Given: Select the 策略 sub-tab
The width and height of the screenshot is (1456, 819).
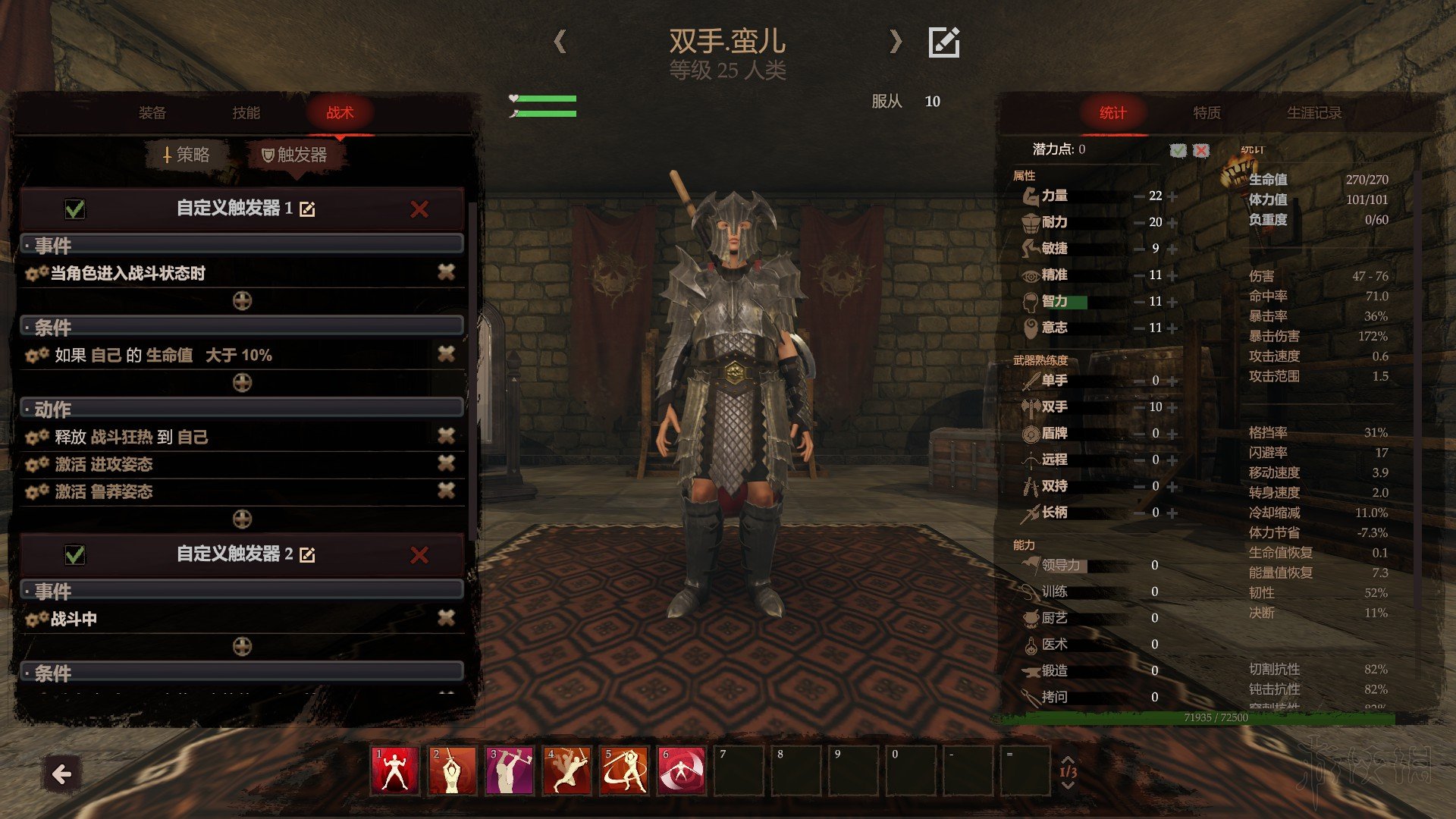Looking at the screenshot, I should [x=187, y=155].
